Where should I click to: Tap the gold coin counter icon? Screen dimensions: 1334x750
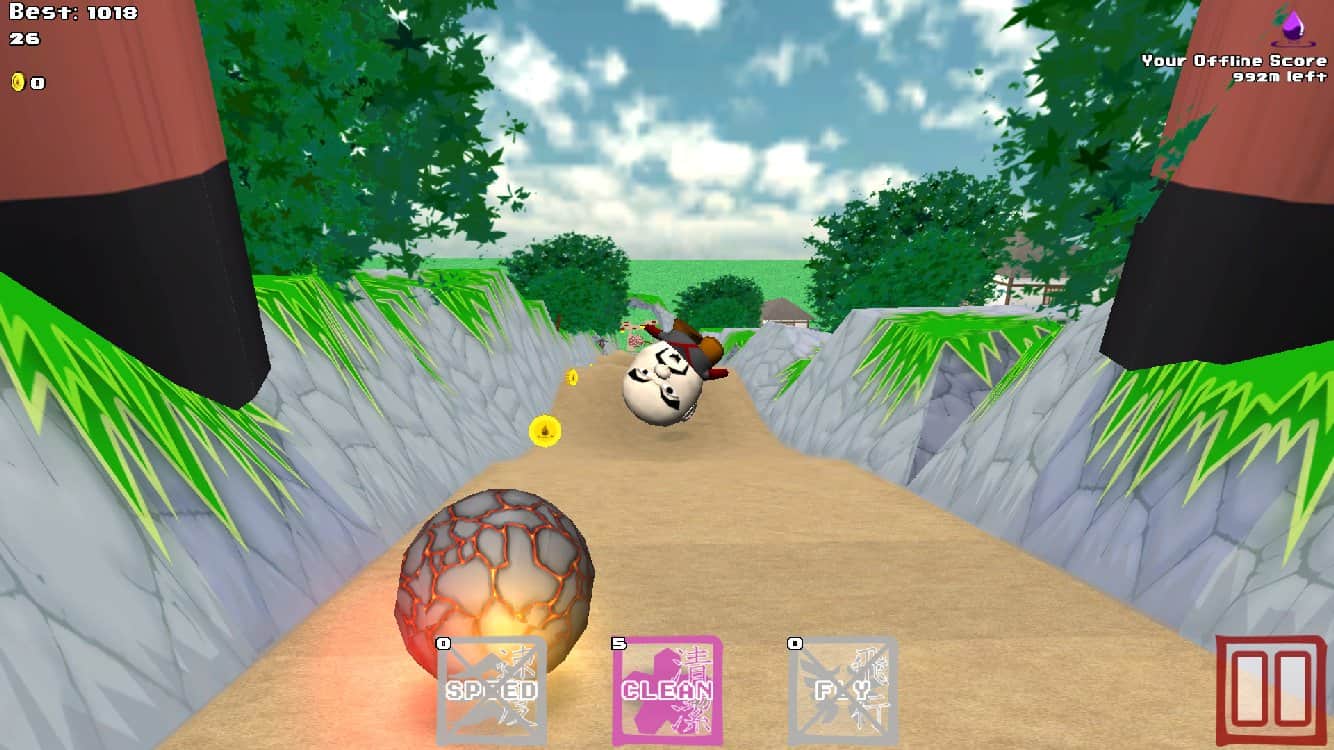point(16,82)
